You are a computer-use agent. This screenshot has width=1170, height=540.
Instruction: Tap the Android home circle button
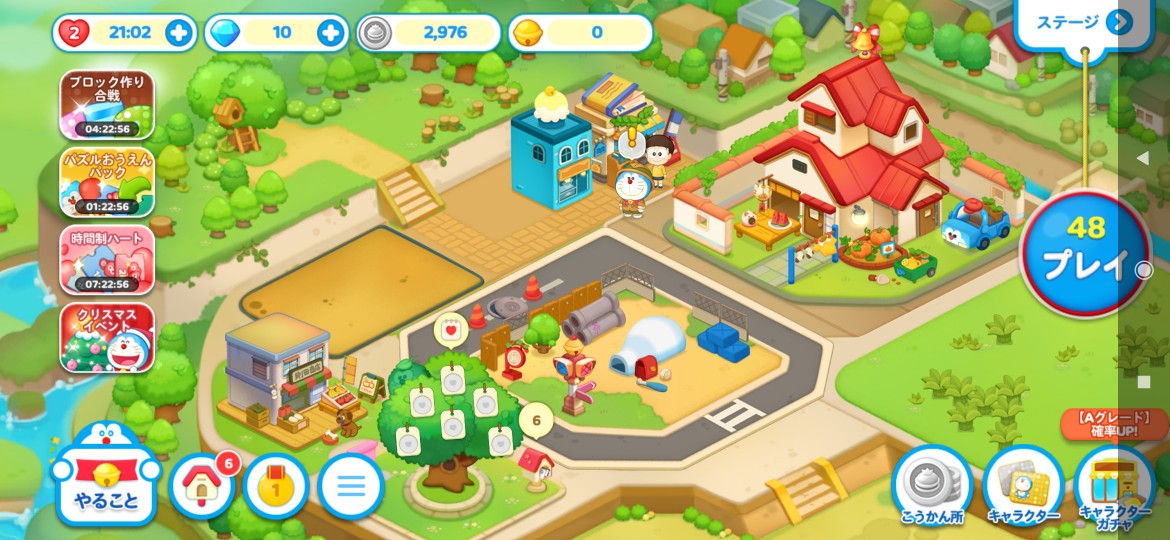(x=1144, y=270)
